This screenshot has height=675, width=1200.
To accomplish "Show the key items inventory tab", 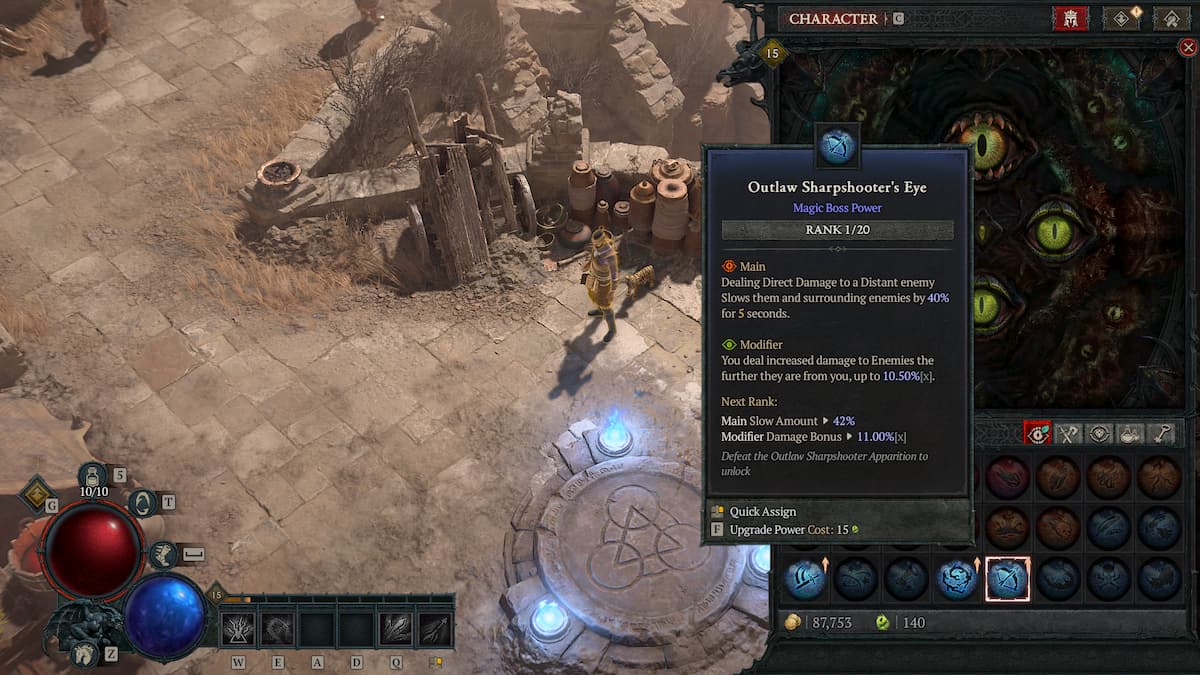I will [1161, 434].
